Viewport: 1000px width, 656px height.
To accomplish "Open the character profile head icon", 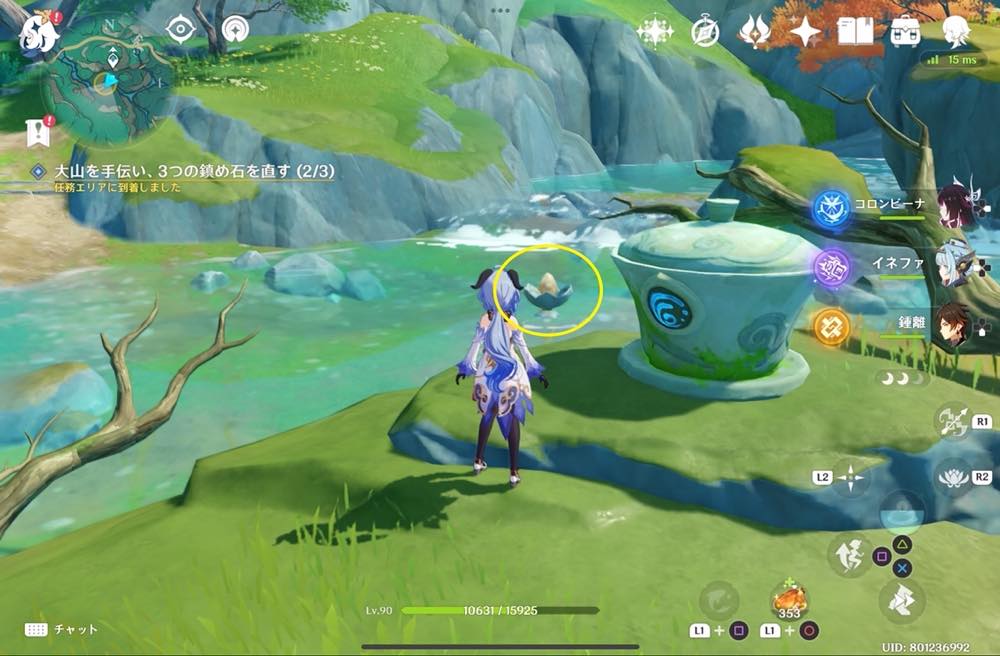I will click(957, 30).
